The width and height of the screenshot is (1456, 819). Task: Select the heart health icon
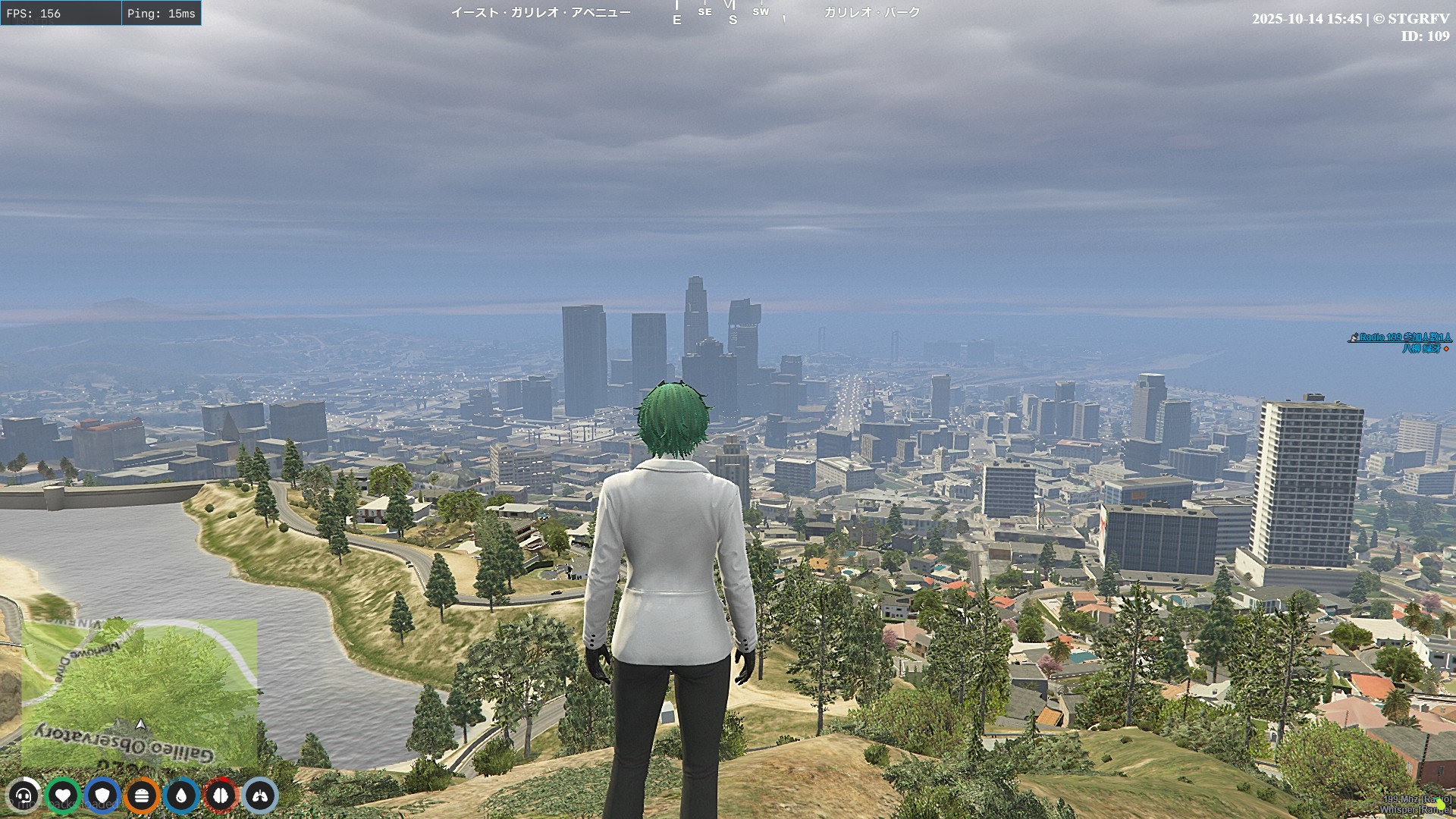click(x=63, y=795)
